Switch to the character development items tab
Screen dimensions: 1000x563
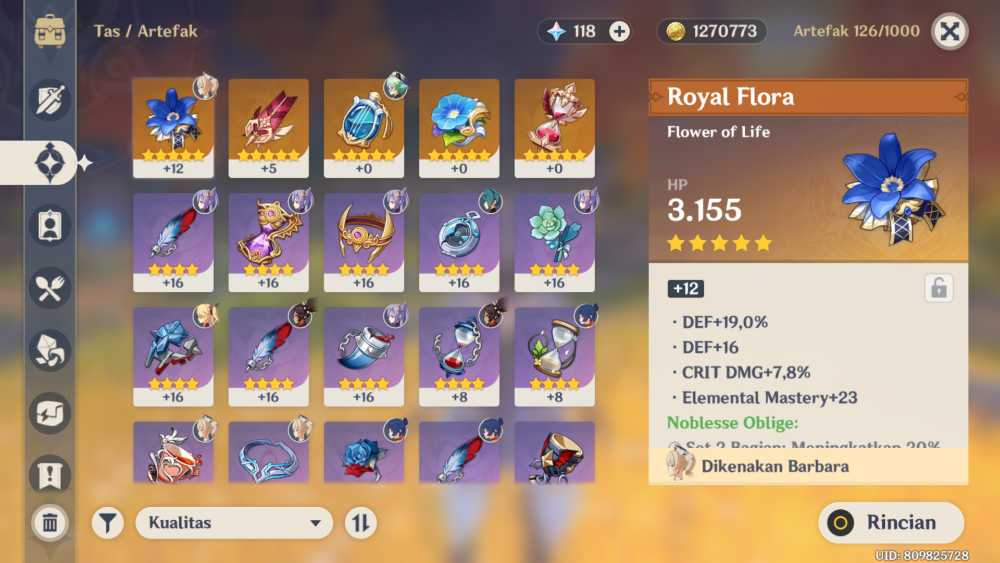coord(50,224)
